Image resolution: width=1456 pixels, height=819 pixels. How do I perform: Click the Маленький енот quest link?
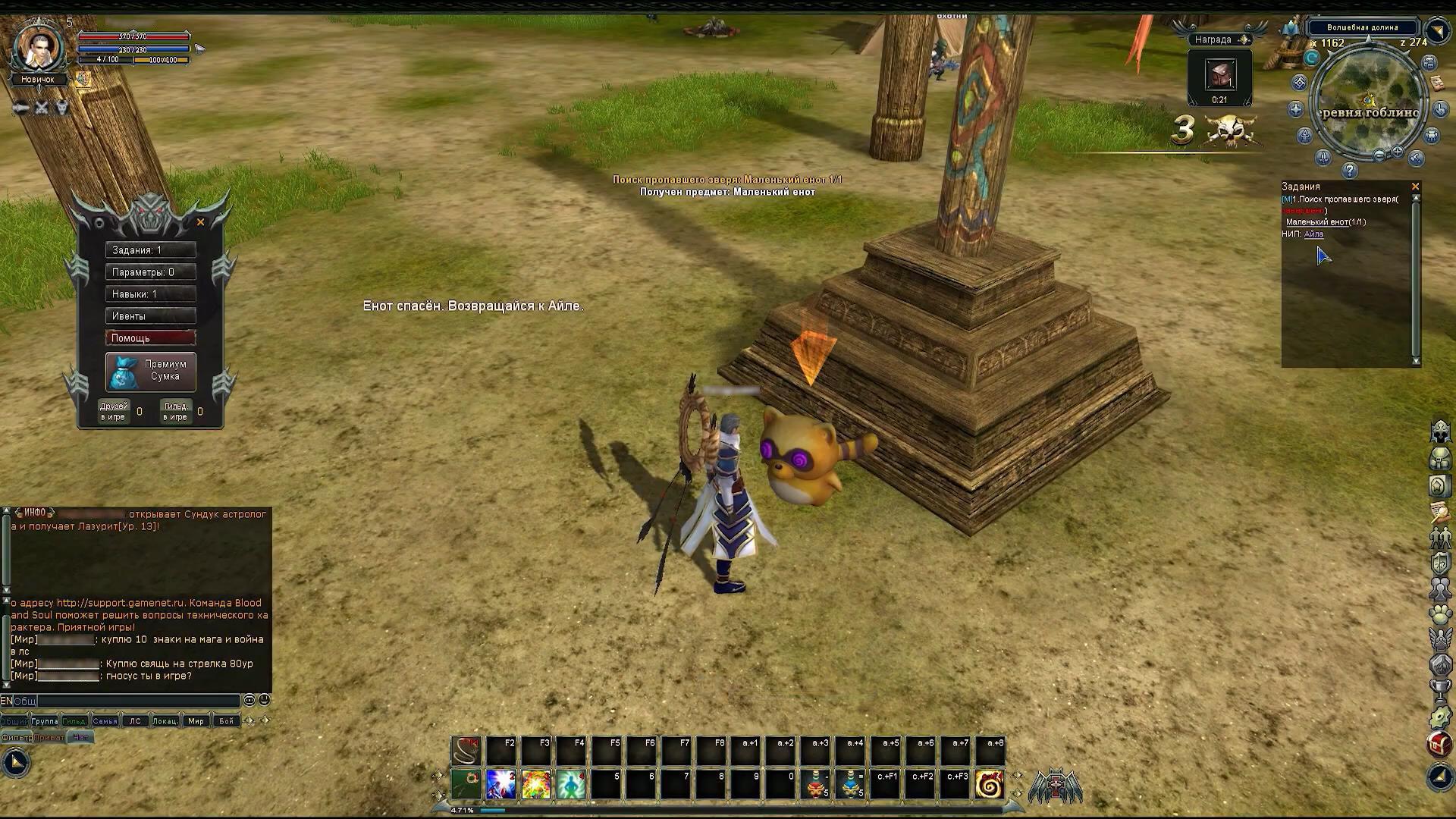pyautogui.click(x=1316, y=222)
